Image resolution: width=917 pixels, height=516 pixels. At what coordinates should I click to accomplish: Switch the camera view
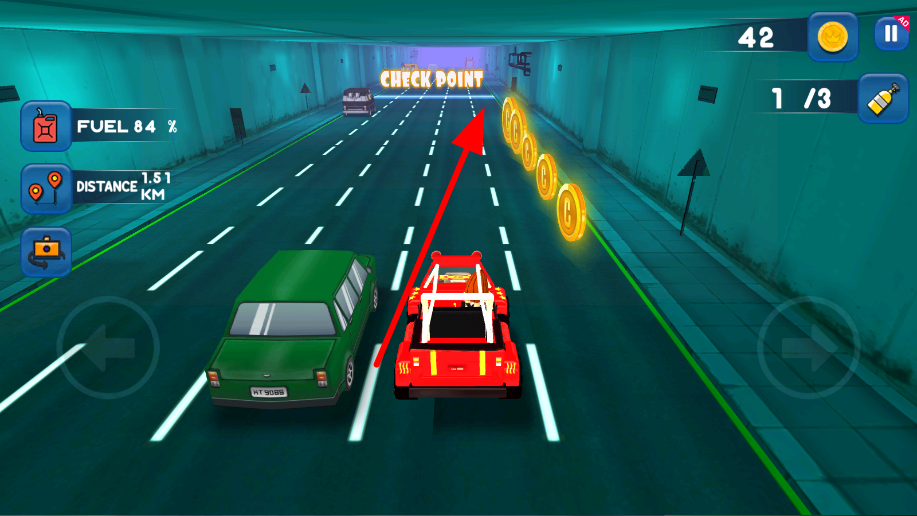(46, 252)
